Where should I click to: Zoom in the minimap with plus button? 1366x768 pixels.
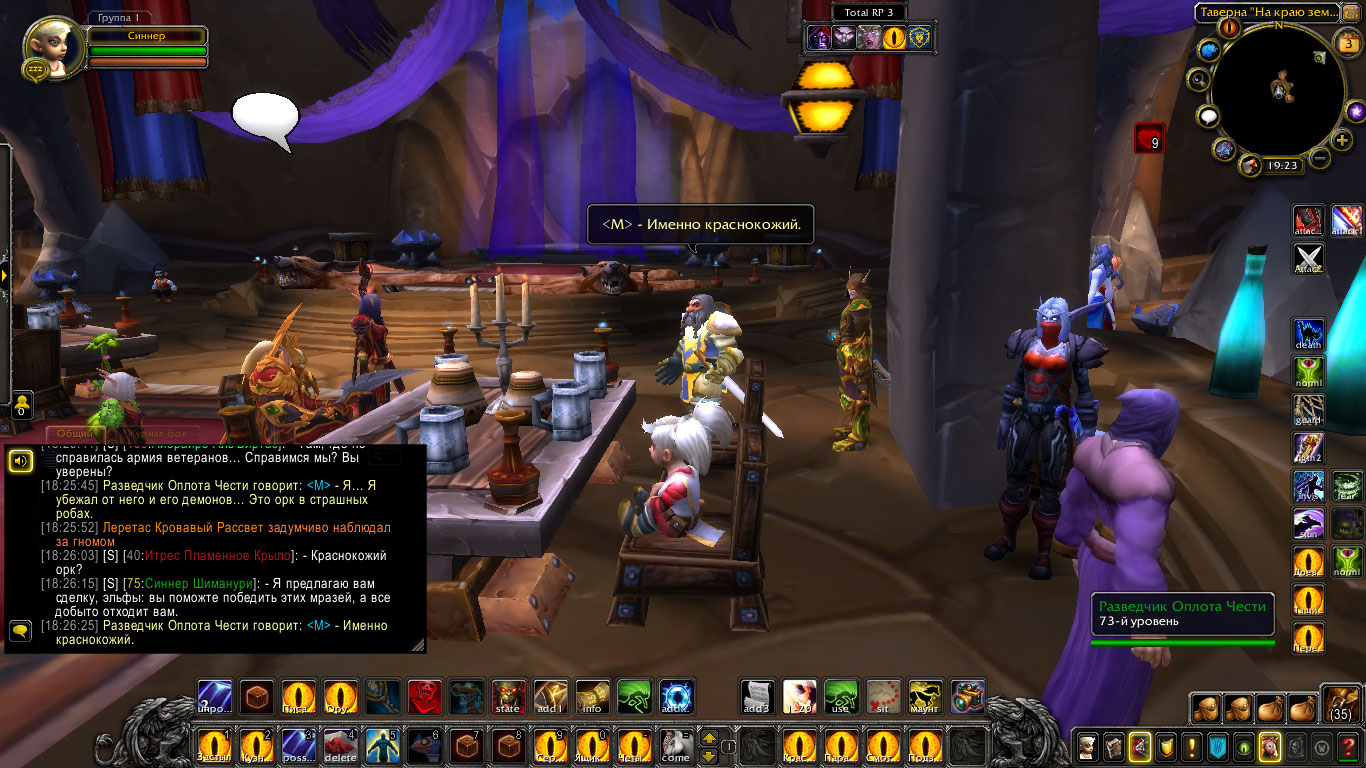pyautogui.click(x=1342, y=141)
